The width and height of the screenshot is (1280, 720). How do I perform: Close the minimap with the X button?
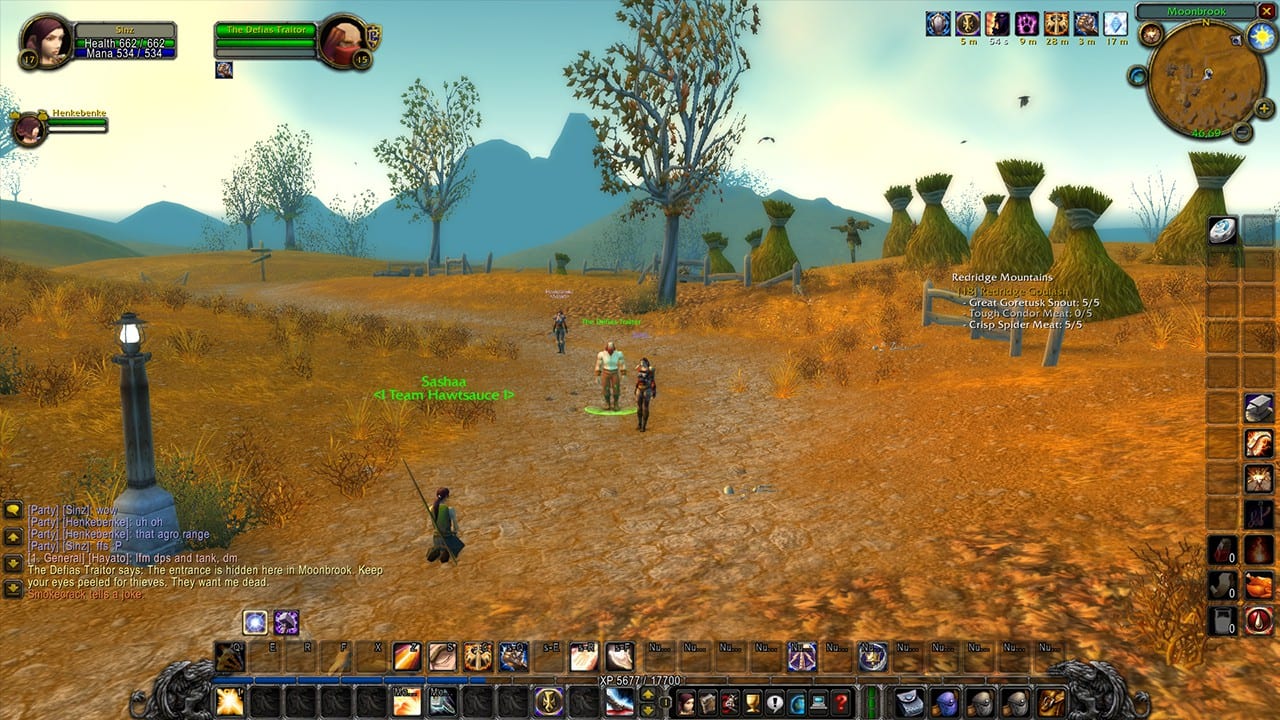click(1267, 11)
